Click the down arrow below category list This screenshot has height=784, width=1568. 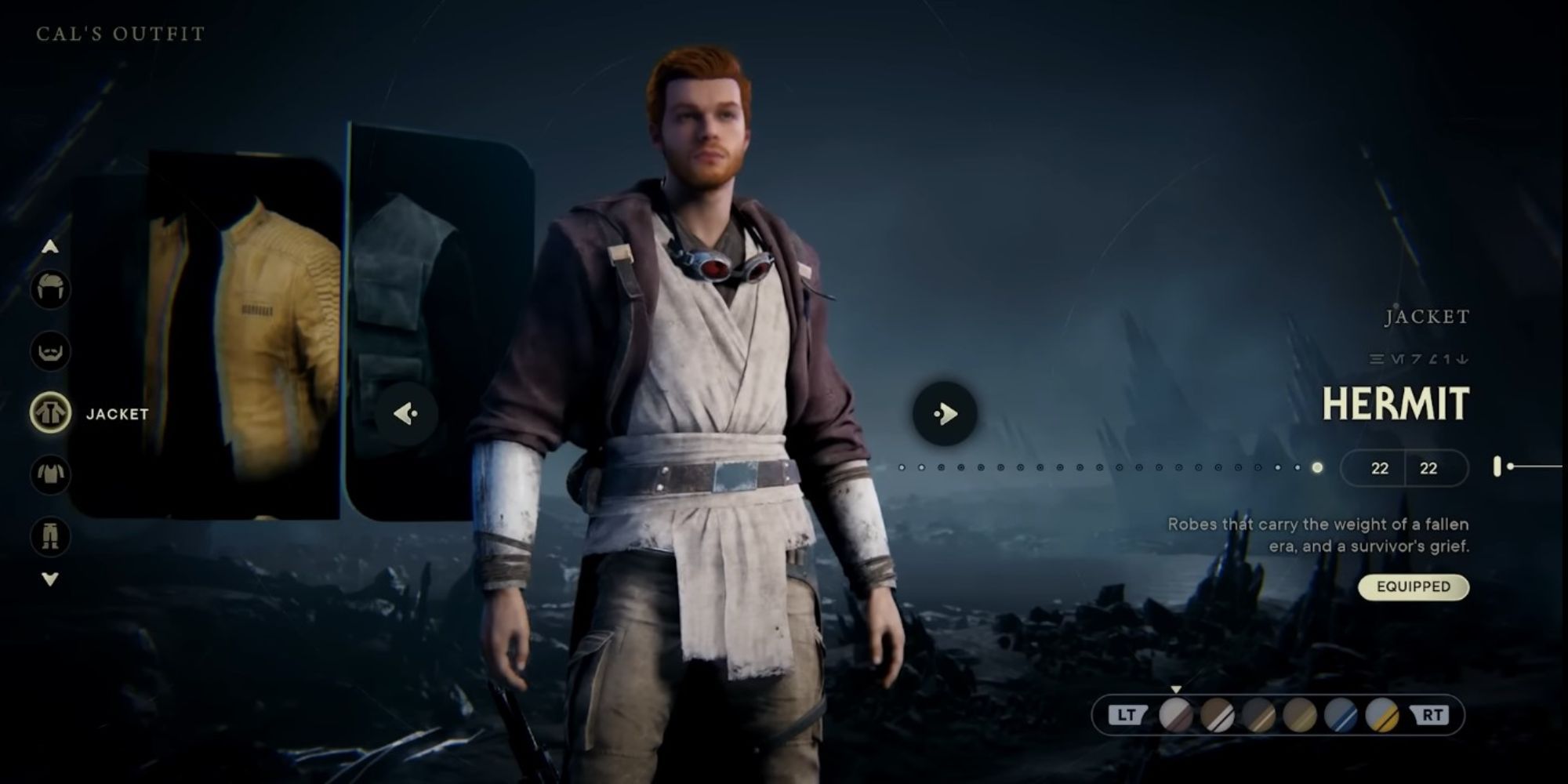pyautogui.click(x=50, y=577)
